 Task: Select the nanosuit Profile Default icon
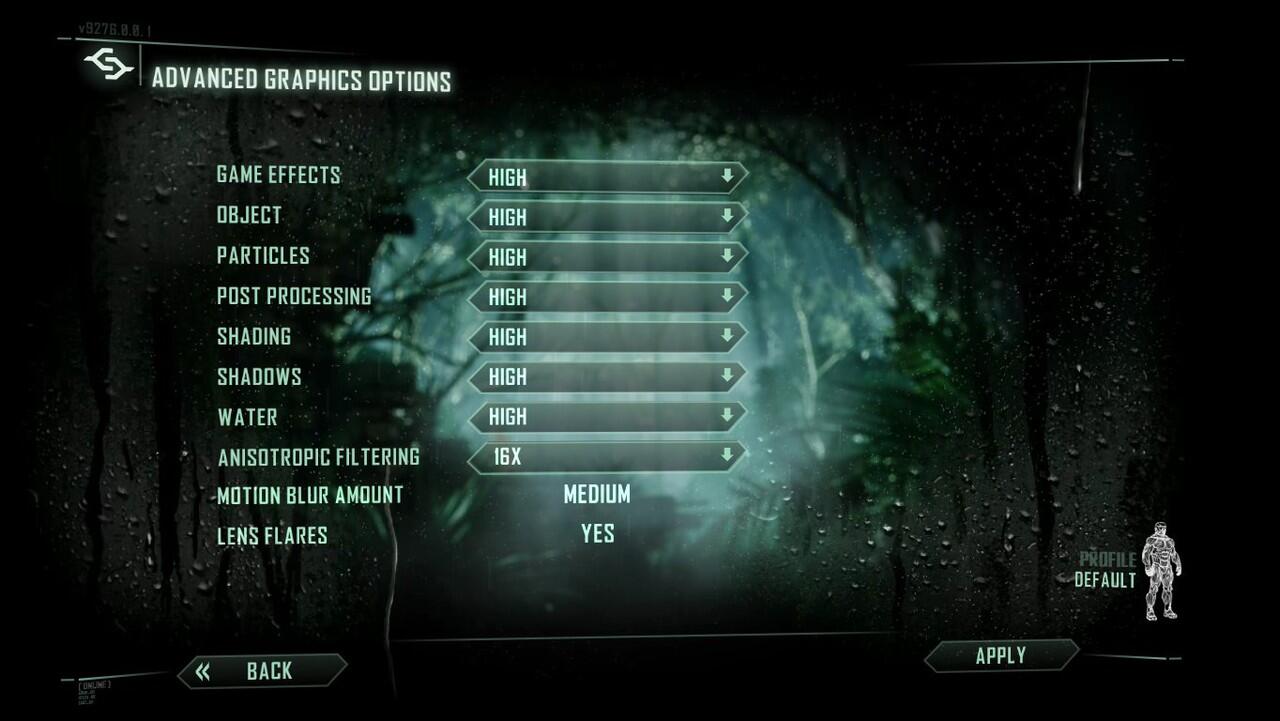pos(1159,570)
